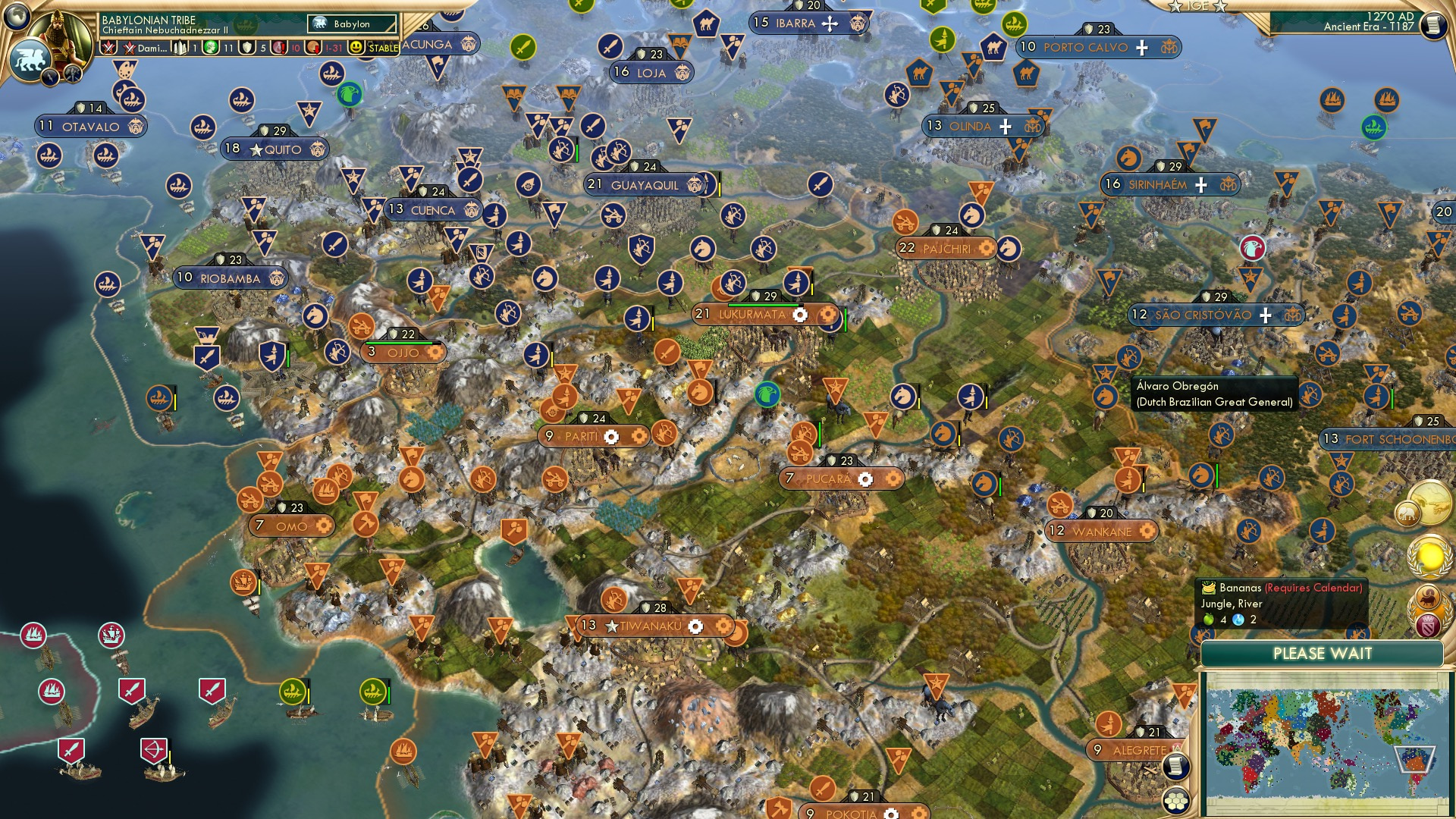
Task: Click the hammer icon beside the leader portrait
Action: tap(72, 74)
